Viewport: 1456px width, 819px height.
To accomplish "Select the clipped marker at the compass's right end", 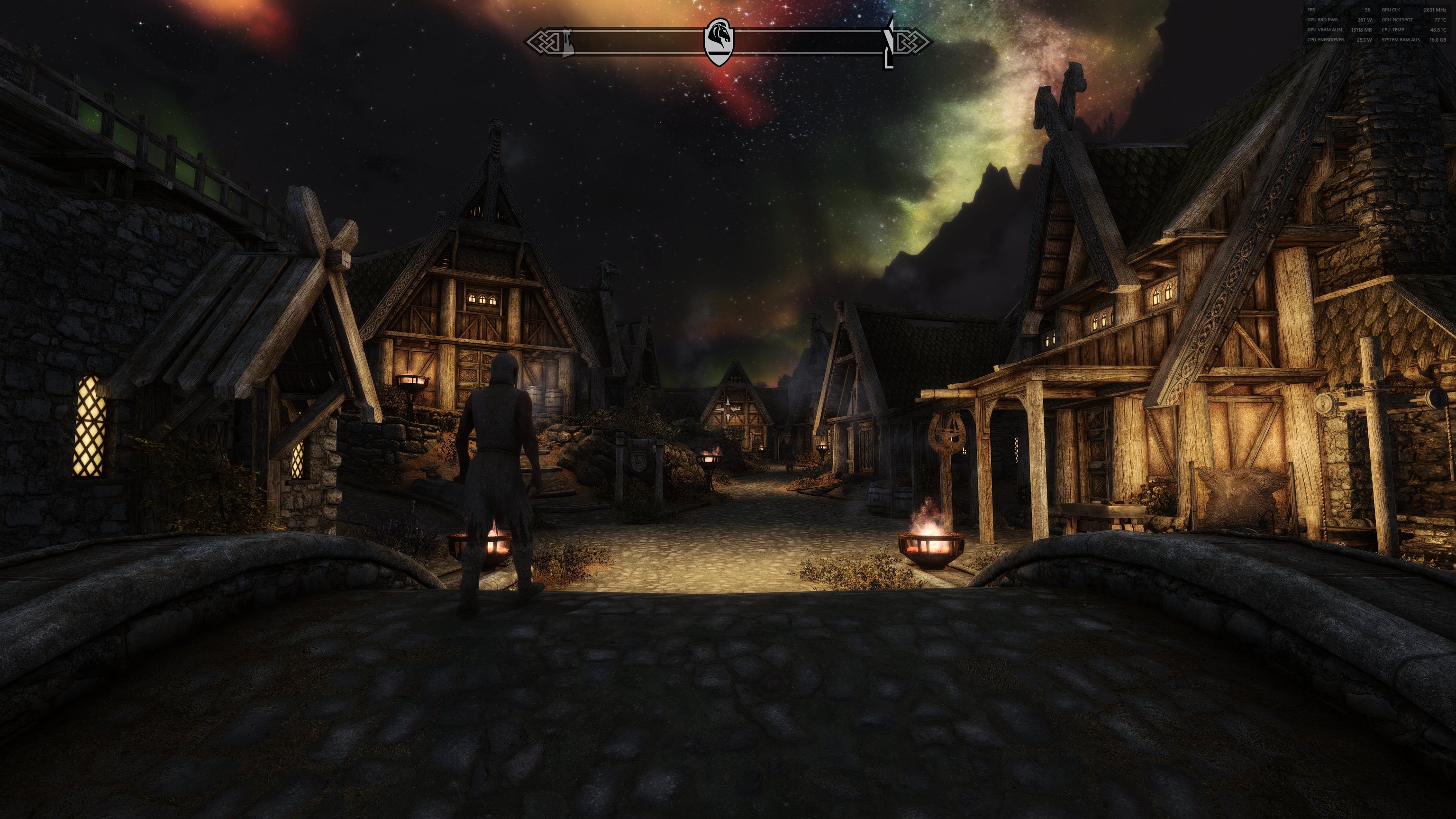I will tap(889, 43).
